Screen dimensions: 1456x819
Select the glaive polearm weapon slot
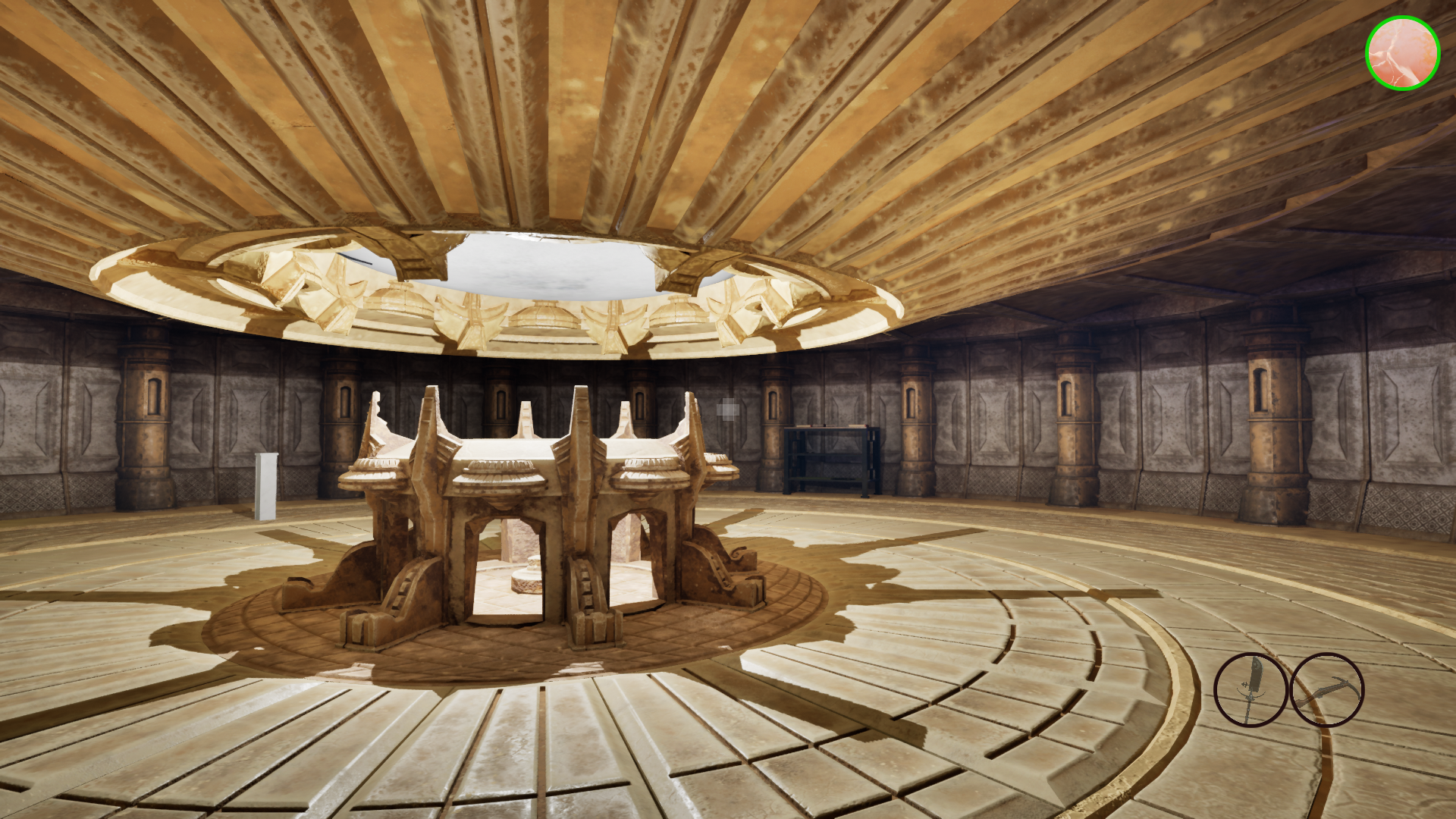[1250, 690]
